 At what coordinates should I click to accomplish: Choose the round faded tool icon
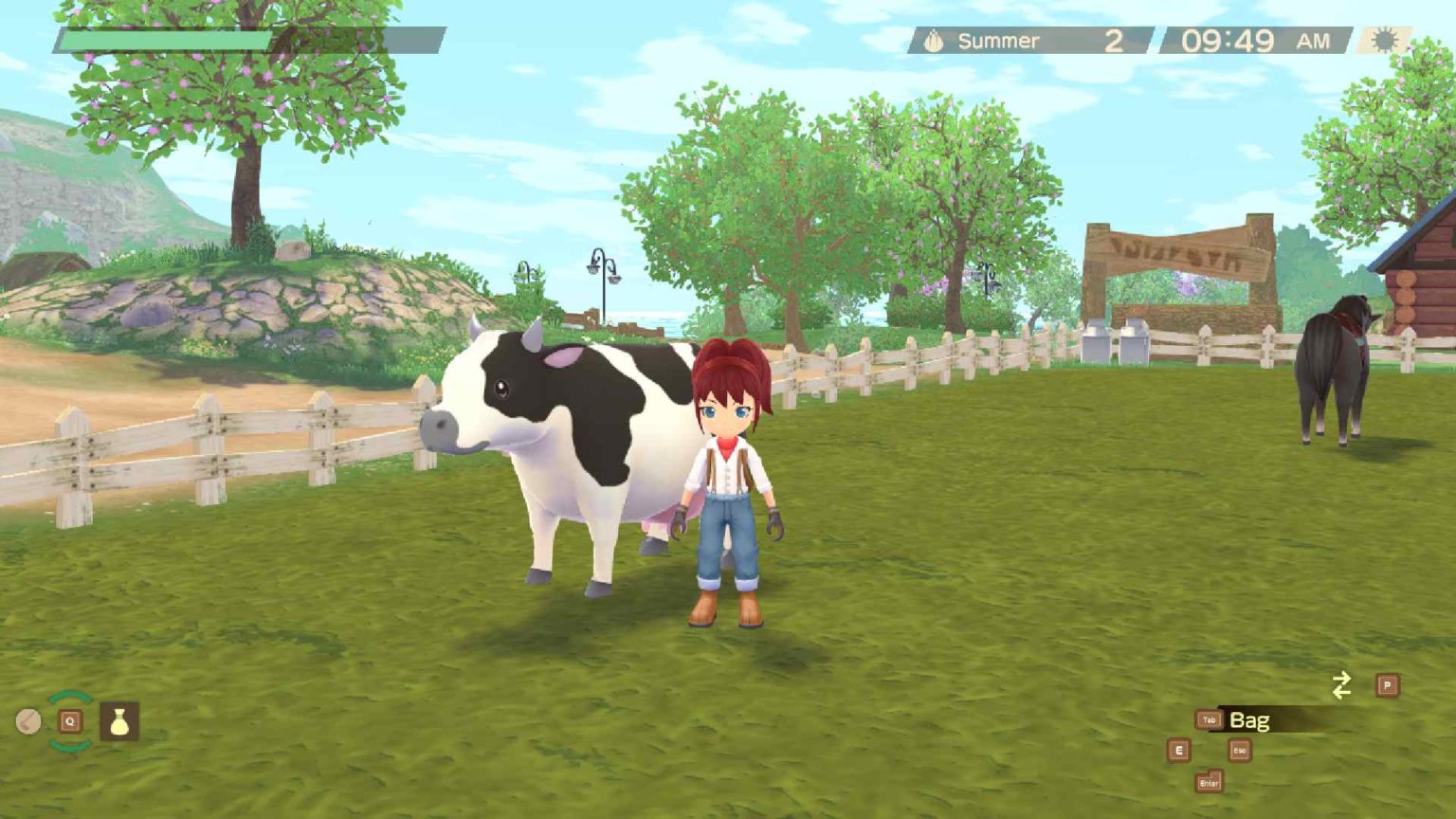[28, 722]
